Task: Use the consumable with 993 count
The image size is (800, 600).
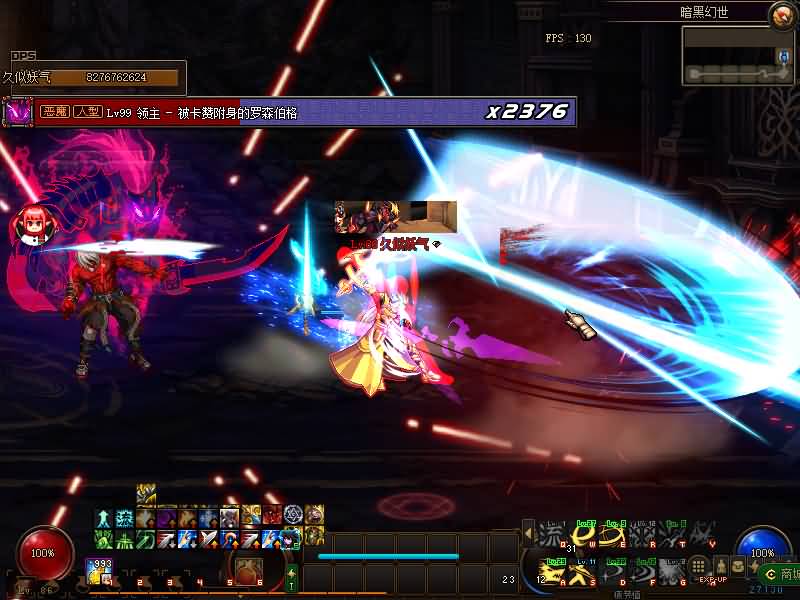Action: [x=101, y=572]
